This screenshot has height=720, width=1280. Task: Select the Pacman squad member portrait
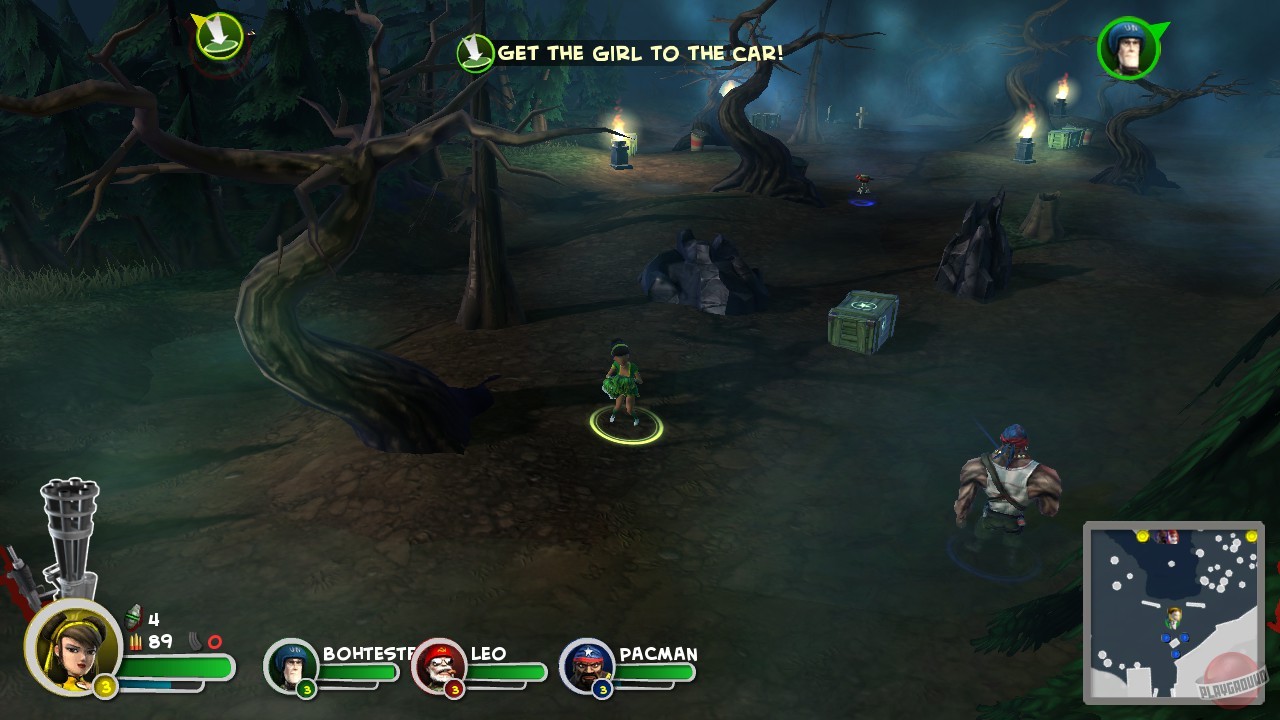pos(587,664)
